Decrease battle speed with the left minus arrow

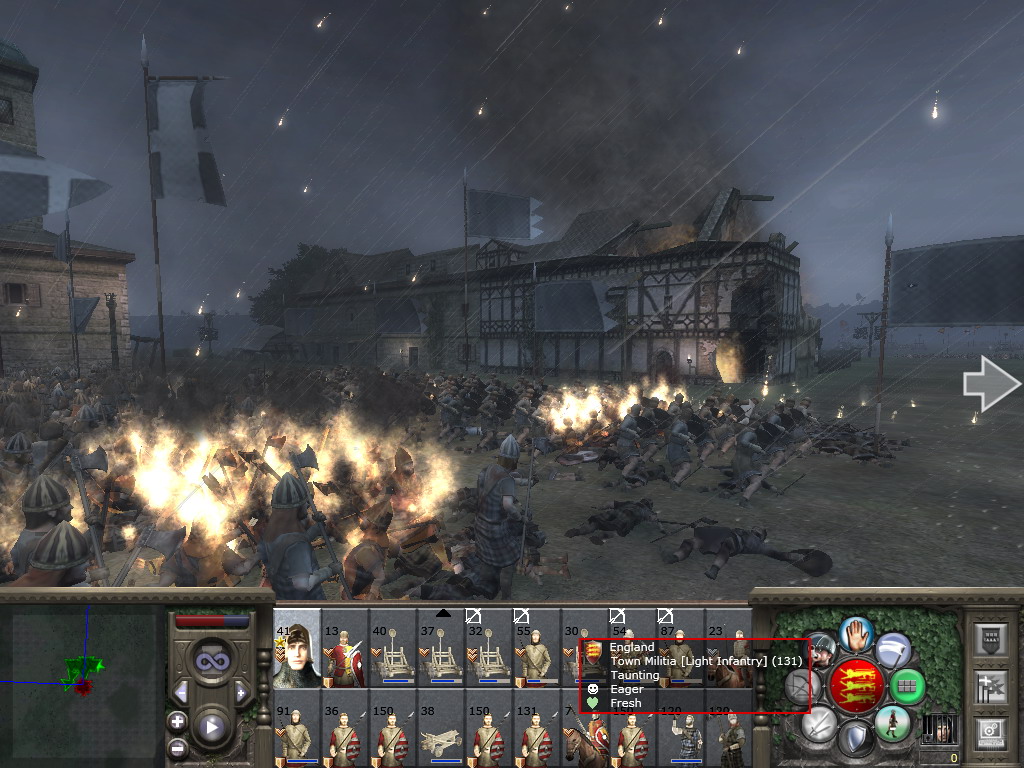181,692
